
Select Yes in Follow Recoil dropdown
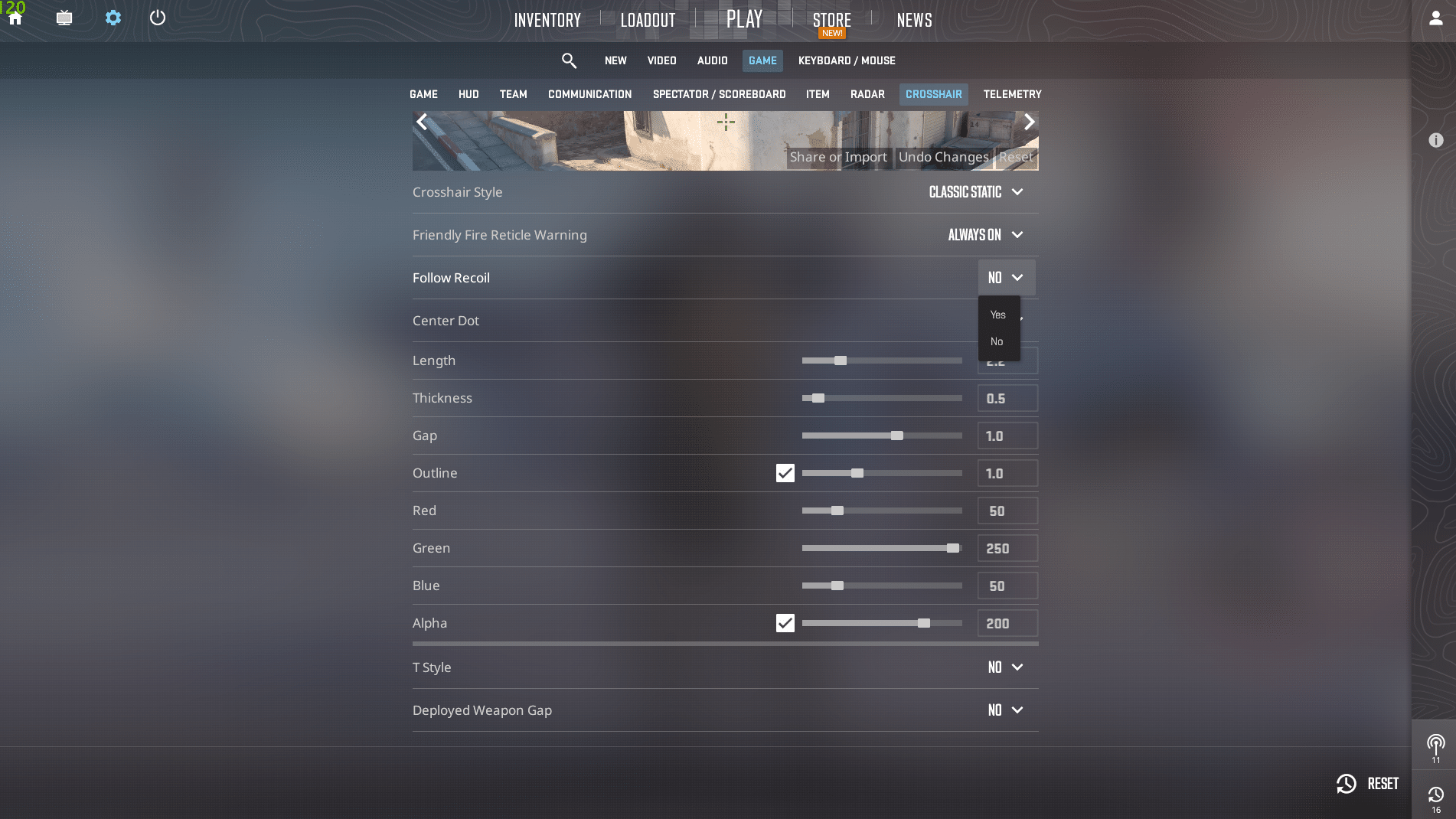click(x=997, y=314)
